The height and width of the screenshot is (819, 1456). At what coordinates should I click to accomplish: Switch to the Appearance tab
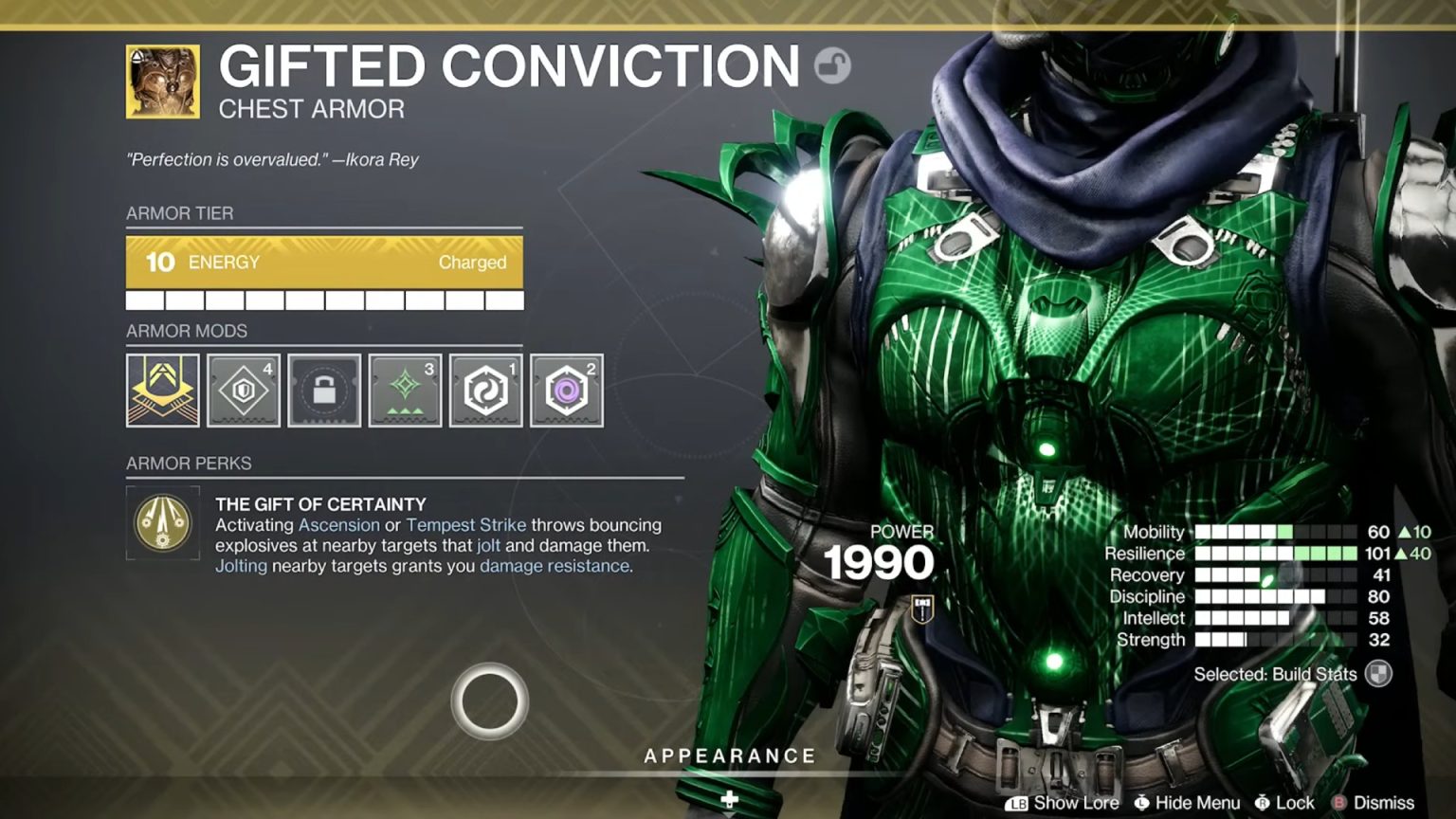[729, 755]
